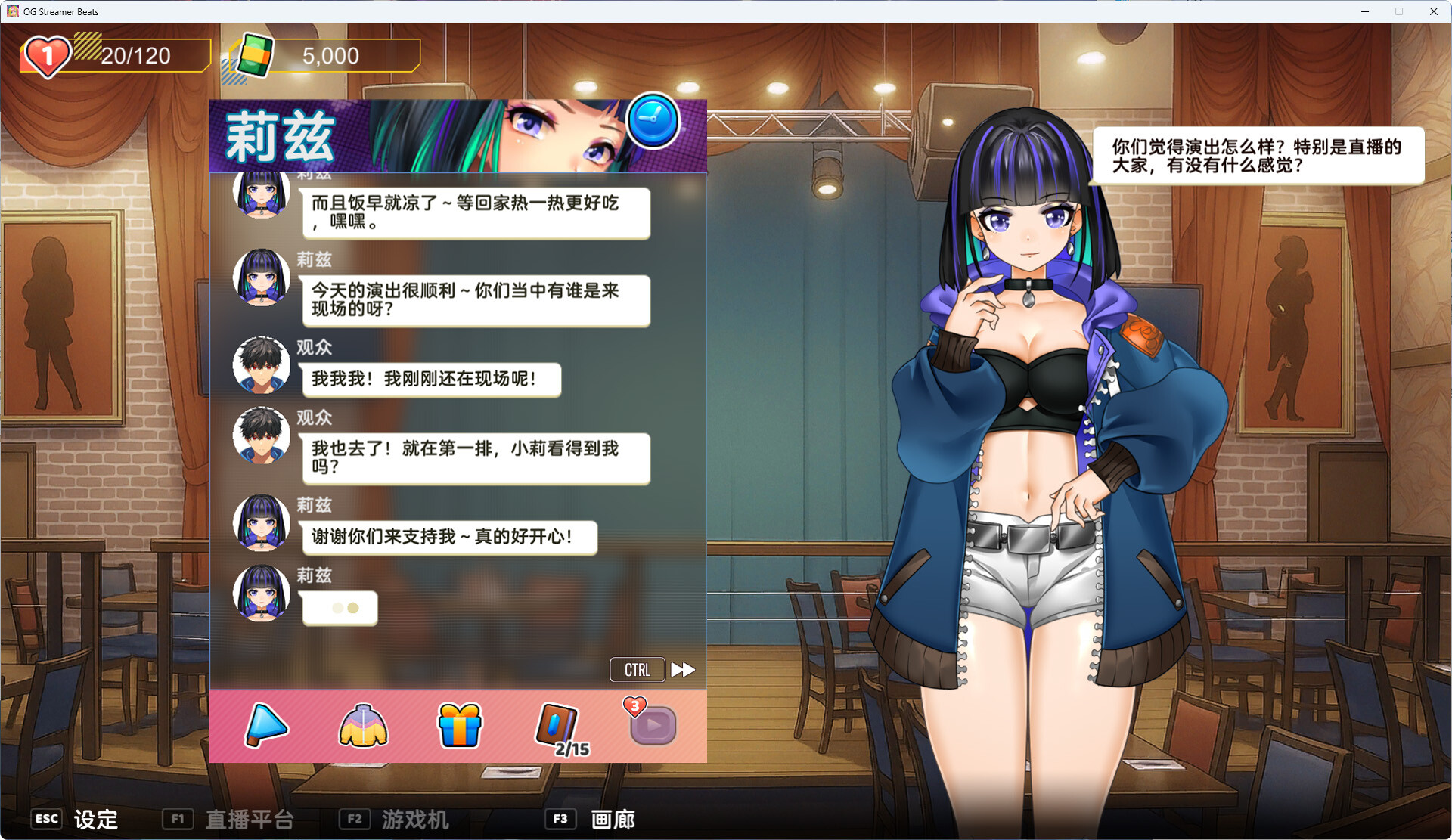Fast-forward the chat with double arrows
The image size is (1452, 840).
tap(683, 669)
